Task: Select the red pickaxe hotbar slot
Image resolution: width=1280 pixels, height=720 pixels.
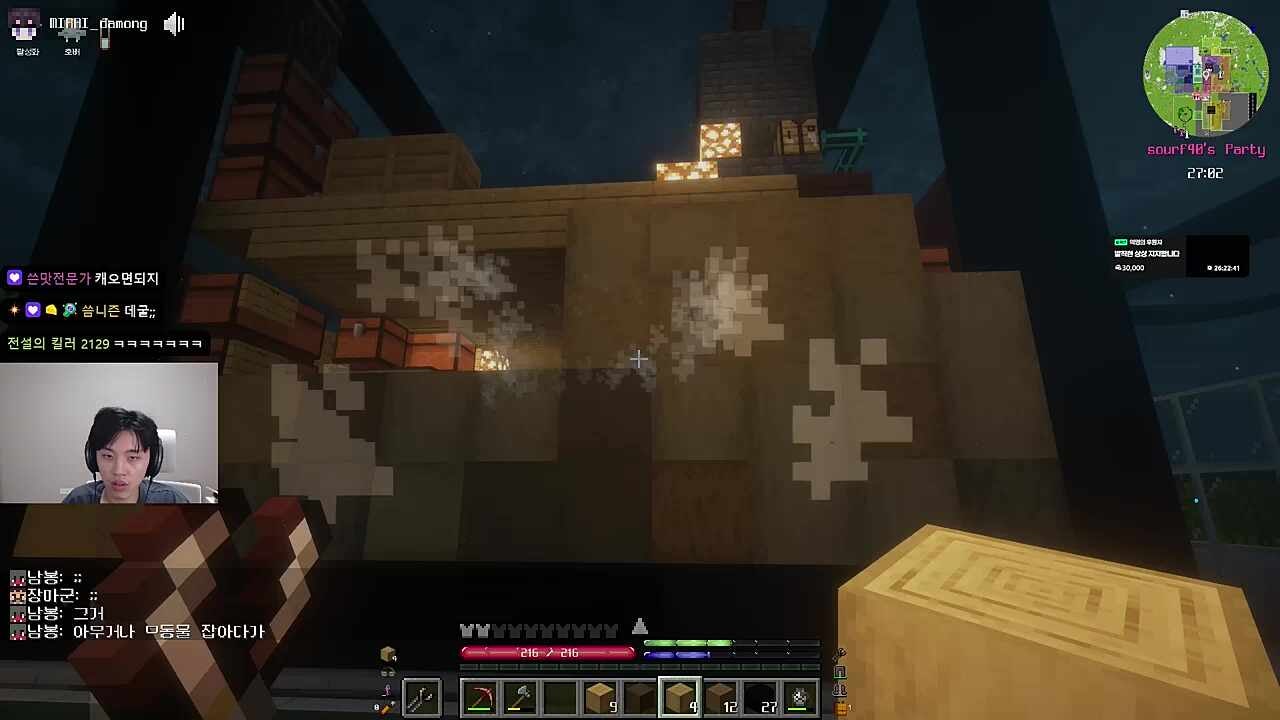Action: coord(481,697)
